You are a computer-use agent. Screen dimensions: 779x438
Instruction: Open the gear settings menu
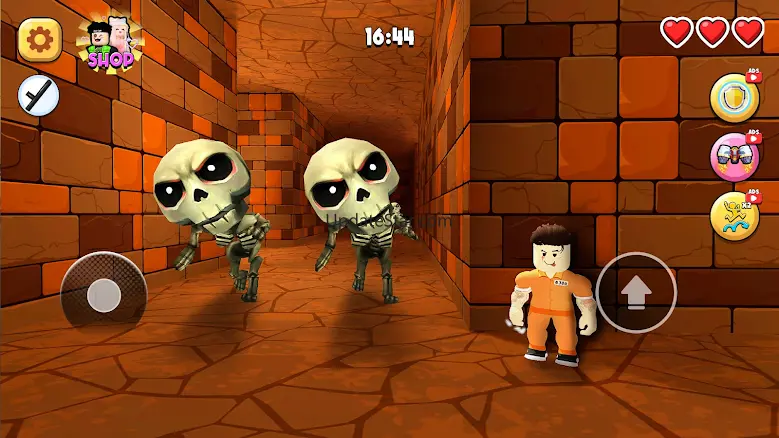click(x=39, y=40)
